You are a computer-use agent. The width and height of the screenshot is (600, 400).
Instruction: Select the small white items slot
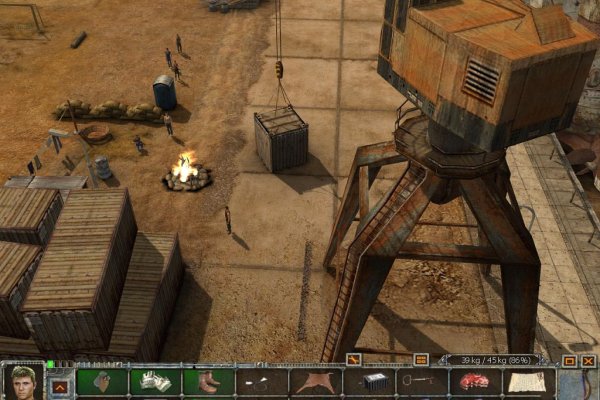(x=262, y=382)
